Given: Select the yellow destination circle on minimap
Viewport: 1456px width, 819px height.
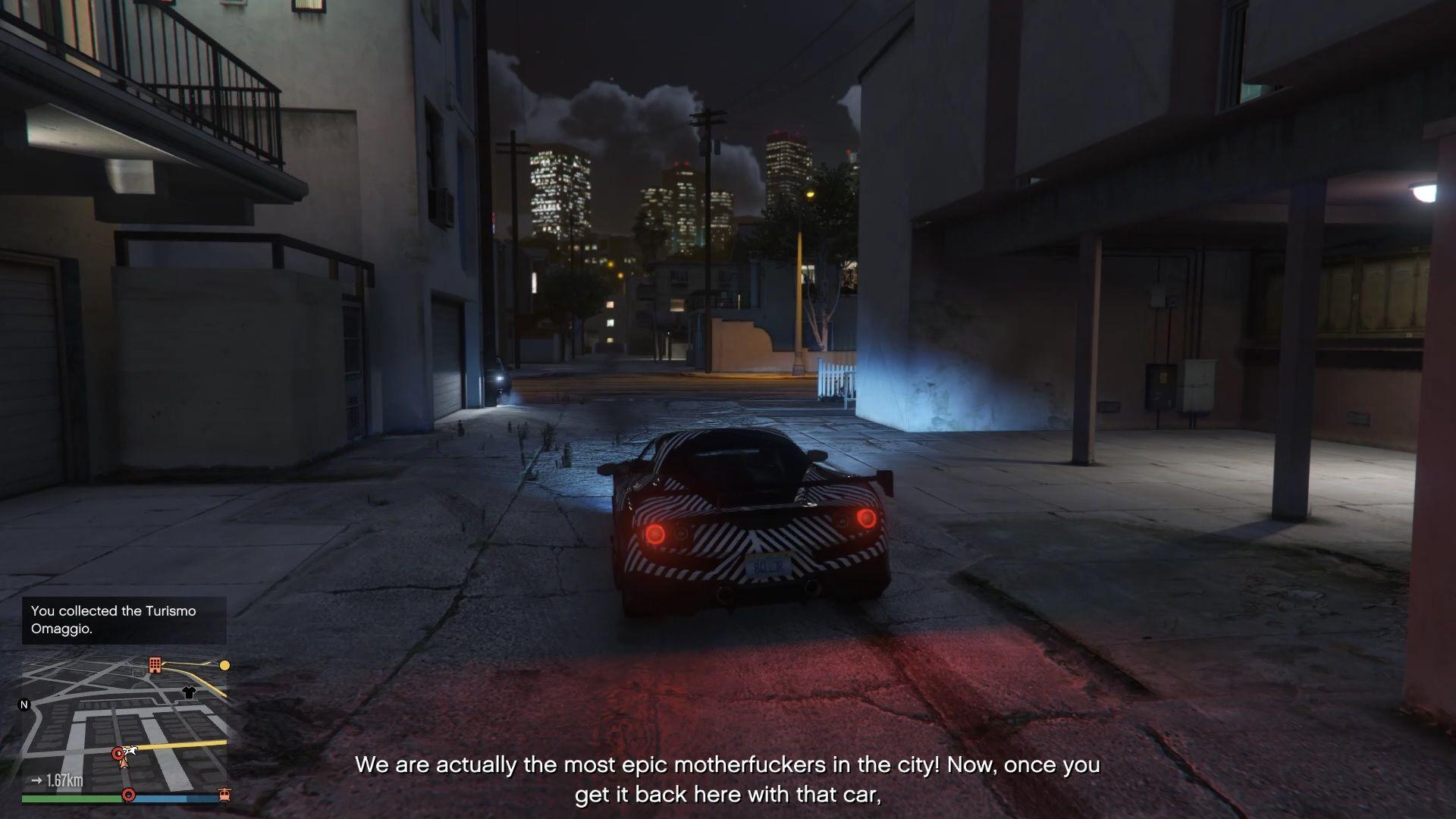Looking at the screenshot, I should coord(224,666).
